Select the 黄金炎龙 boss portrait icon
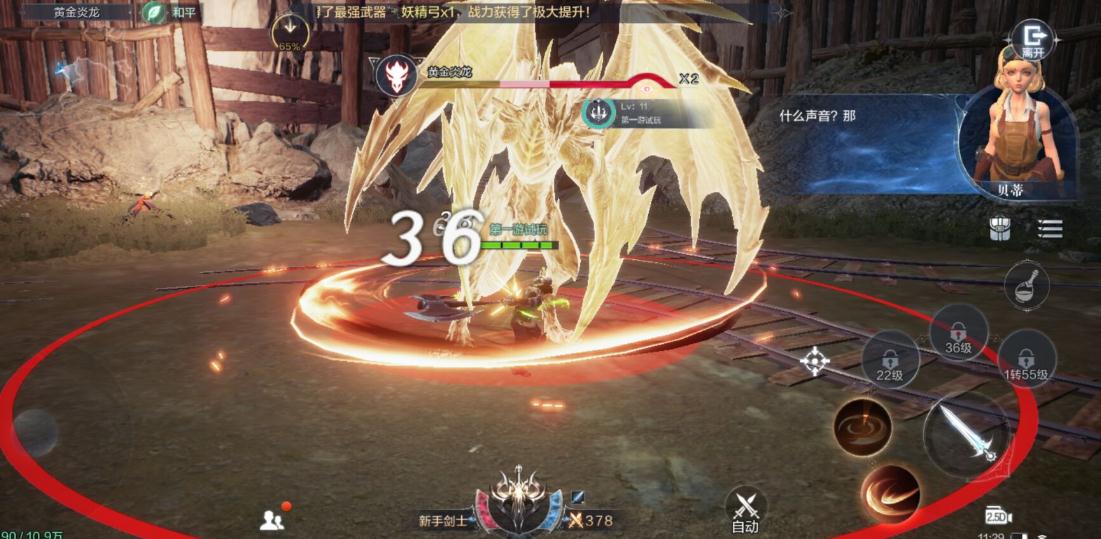Screen dimensions: 1101x539 [396, 76]
